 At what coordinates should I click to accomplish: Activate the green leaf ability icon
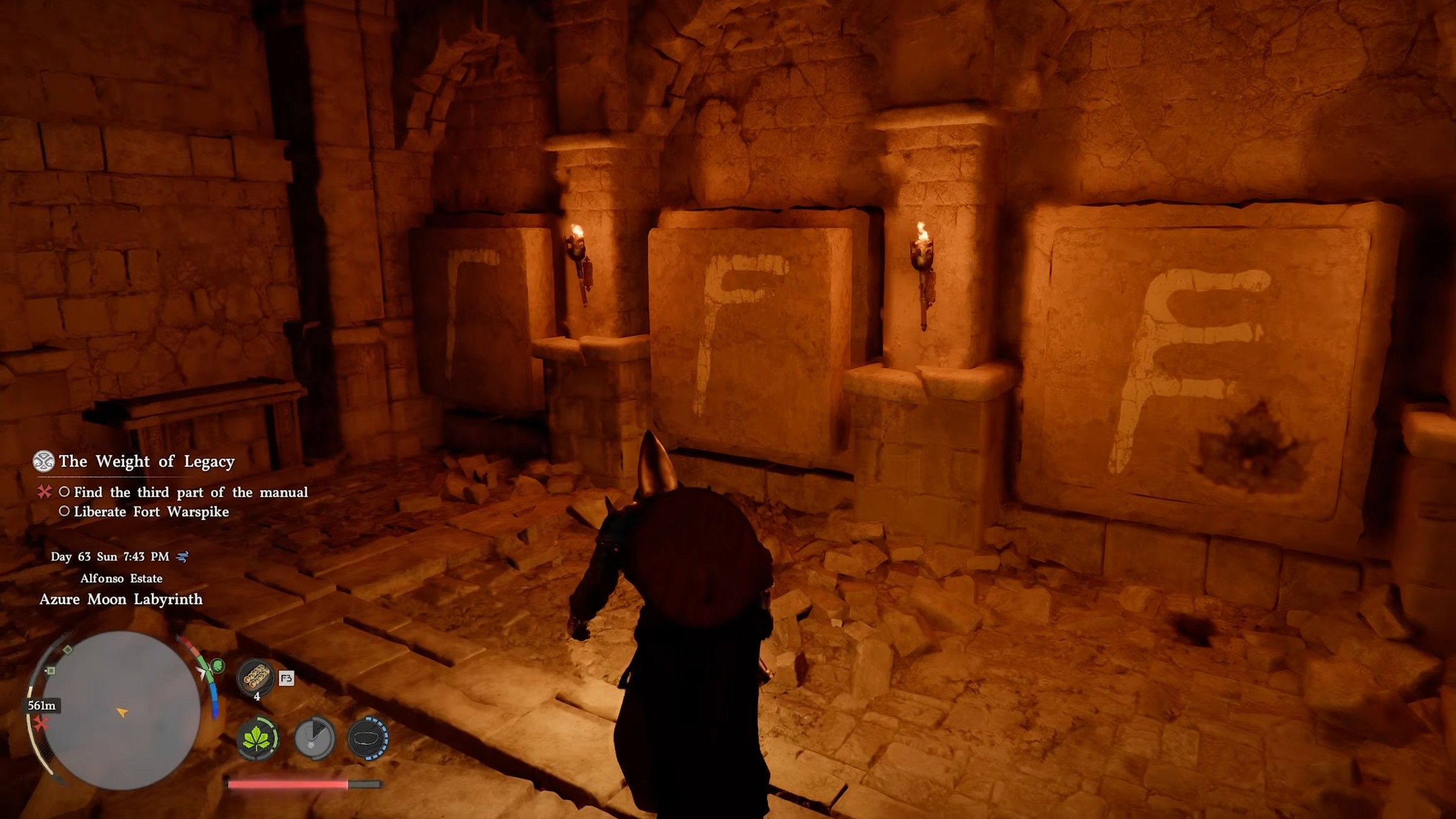257,738
